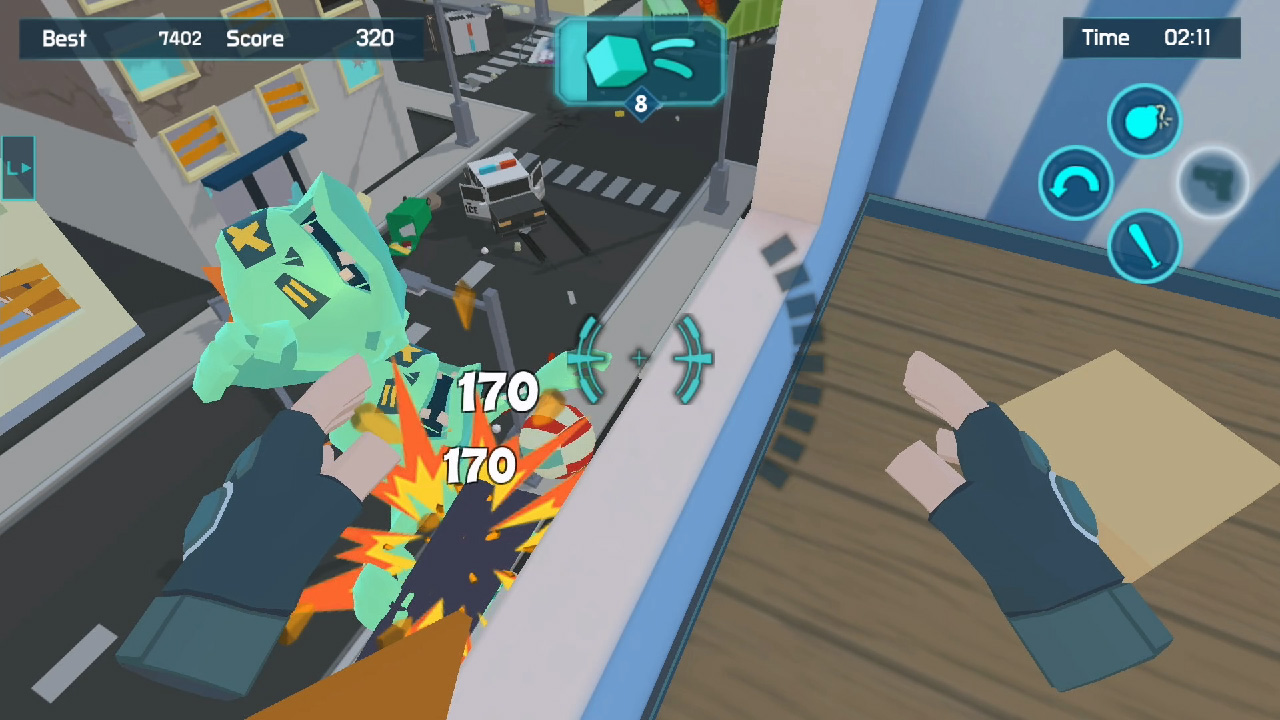Click the 7402 best score number
This screenshot has width=1280, height=720.
click(x=182, y=39)
